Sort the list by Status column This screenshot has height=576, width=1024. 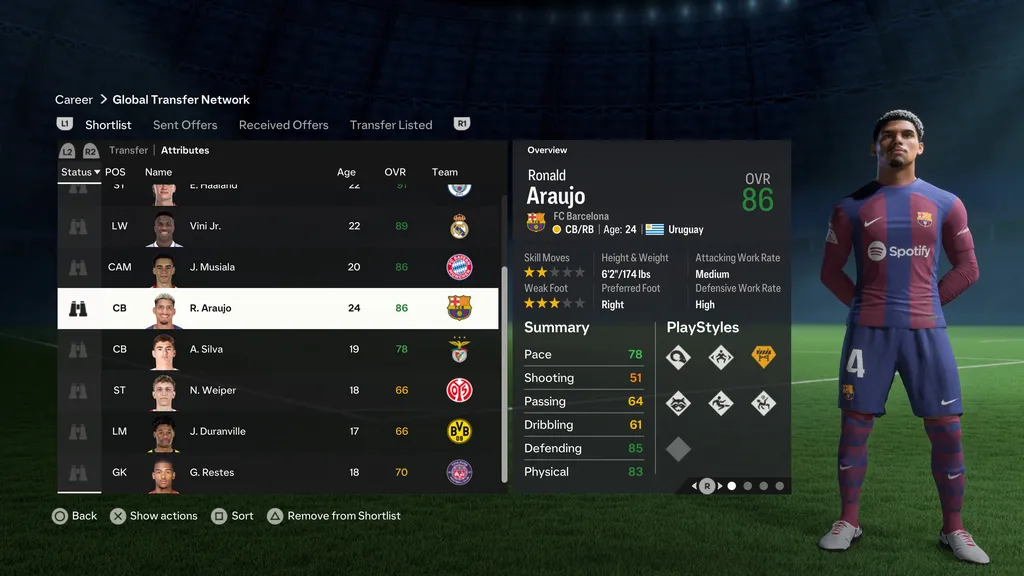tap(80, 172)
